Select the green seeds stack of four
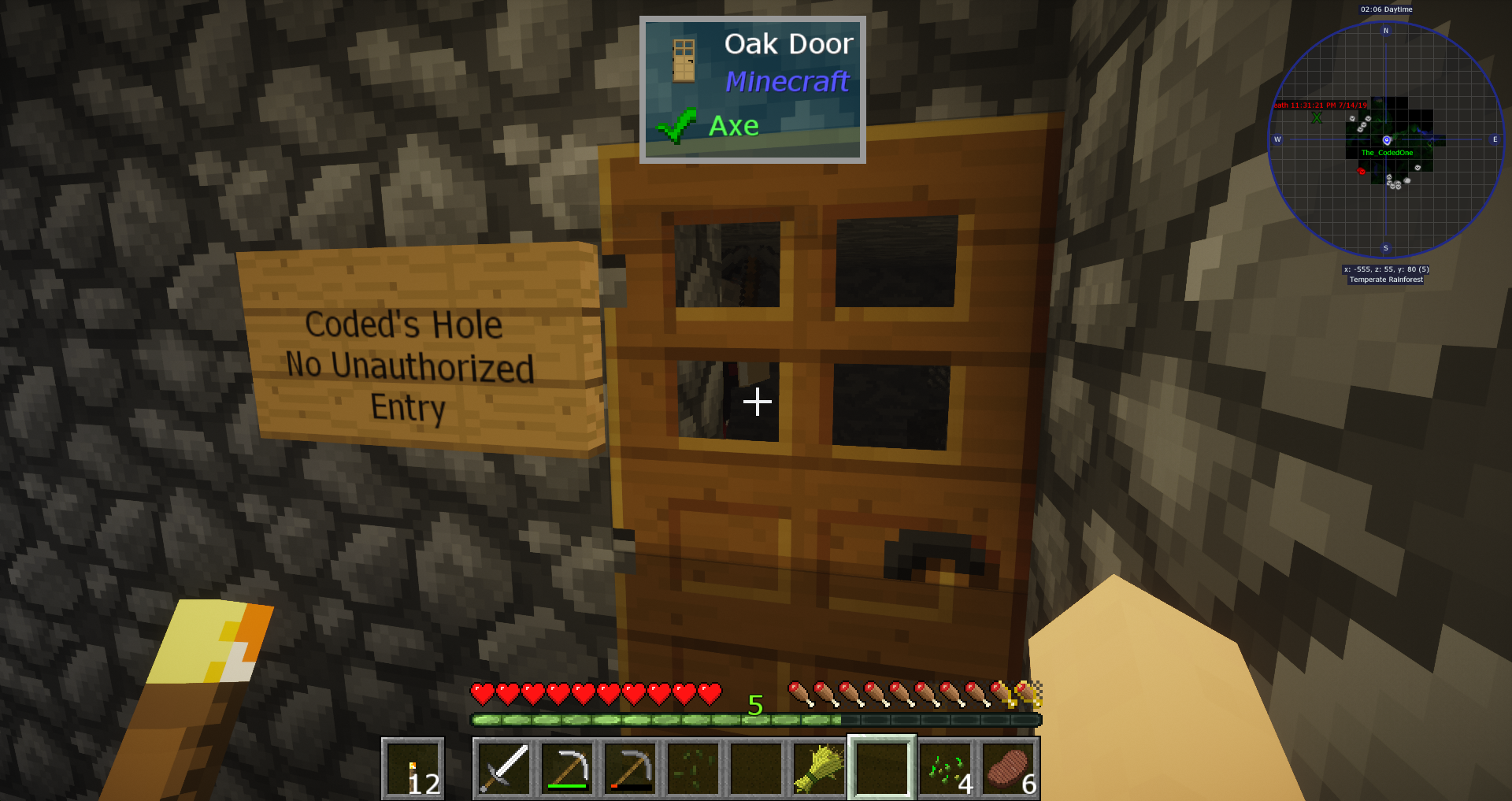The image size is (1512, 801). tap(945, 768)
